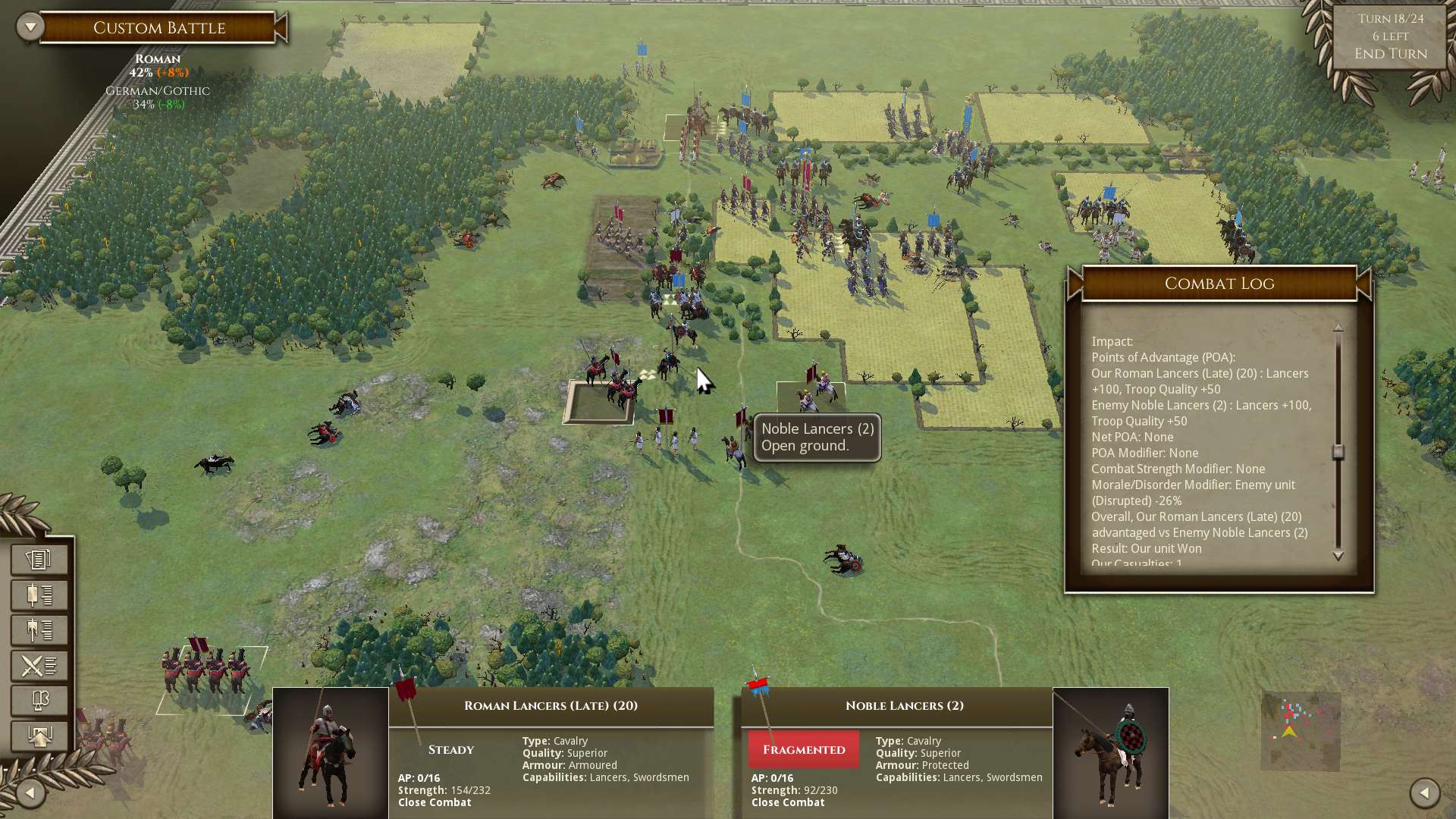Click the Combat Log title banner
1456x819 pixels.
click(x=1219, y=284)
